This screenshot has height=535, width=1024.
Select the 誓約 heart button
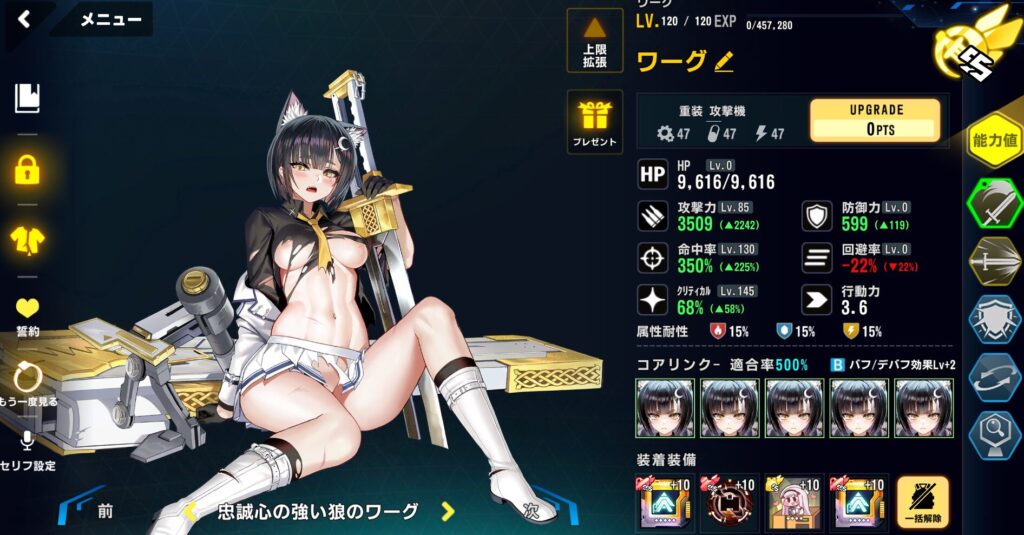[x=27, y=314]
